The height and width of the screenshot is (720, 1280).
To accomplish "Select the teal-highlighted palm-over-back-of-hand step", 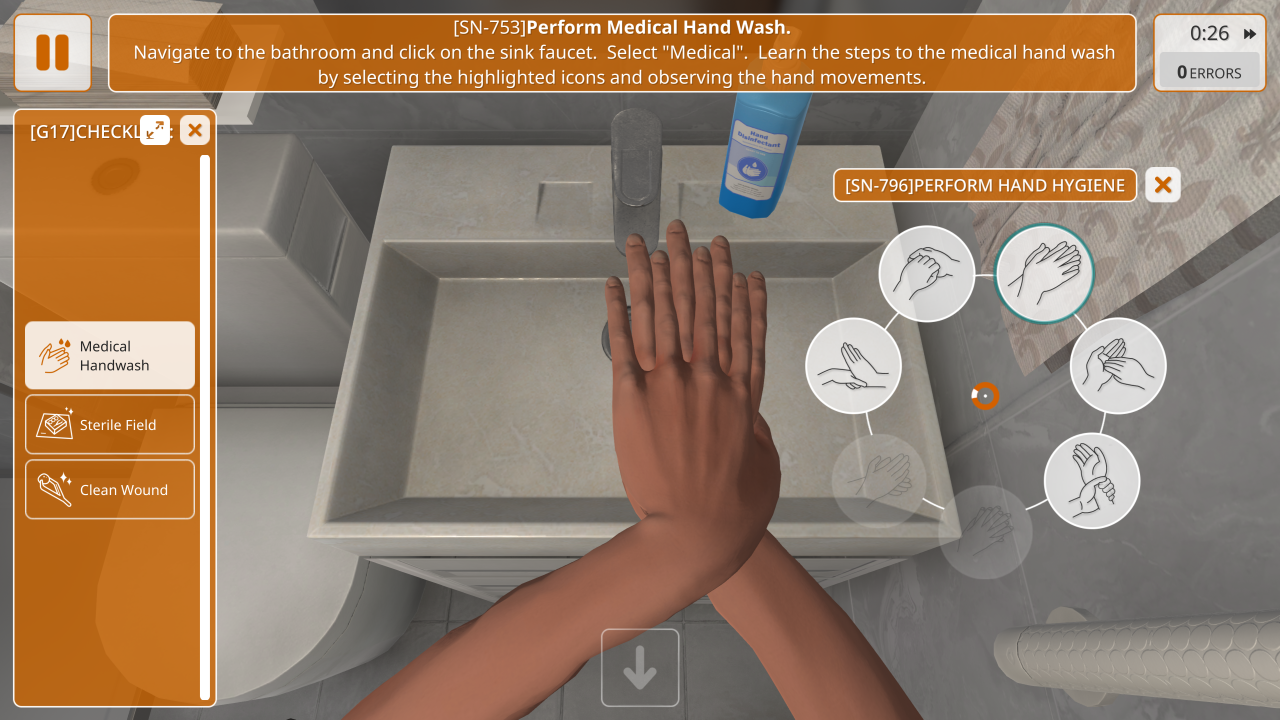I will point(1045,273).
